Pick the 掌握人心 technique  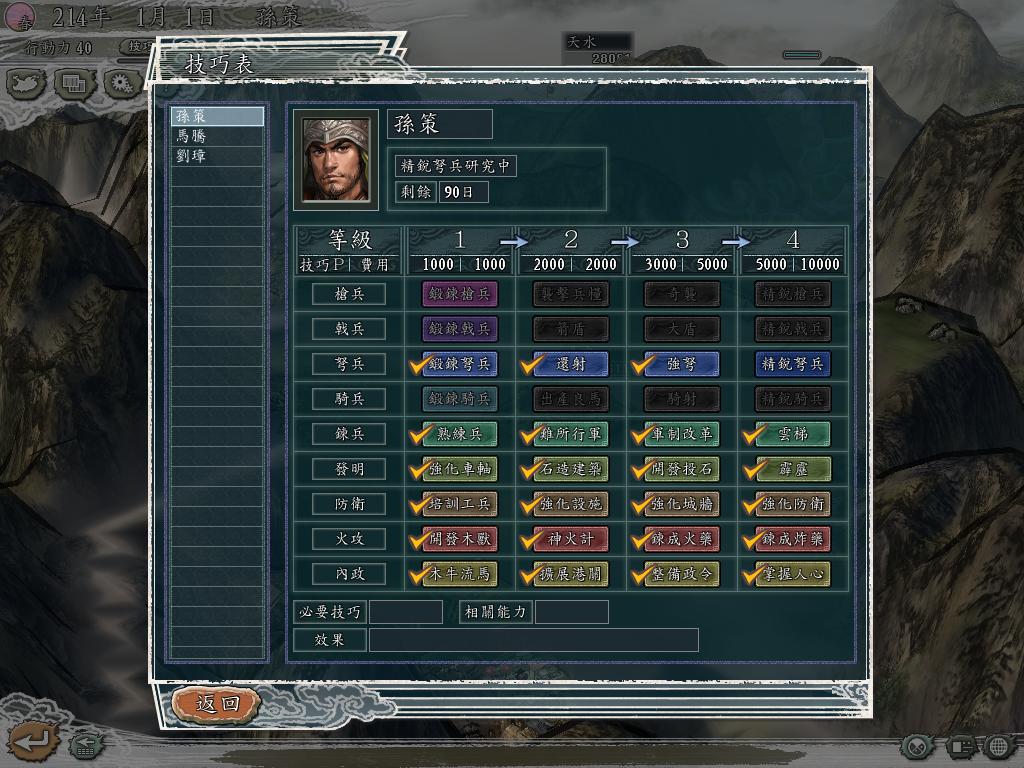tap(793, 575)
